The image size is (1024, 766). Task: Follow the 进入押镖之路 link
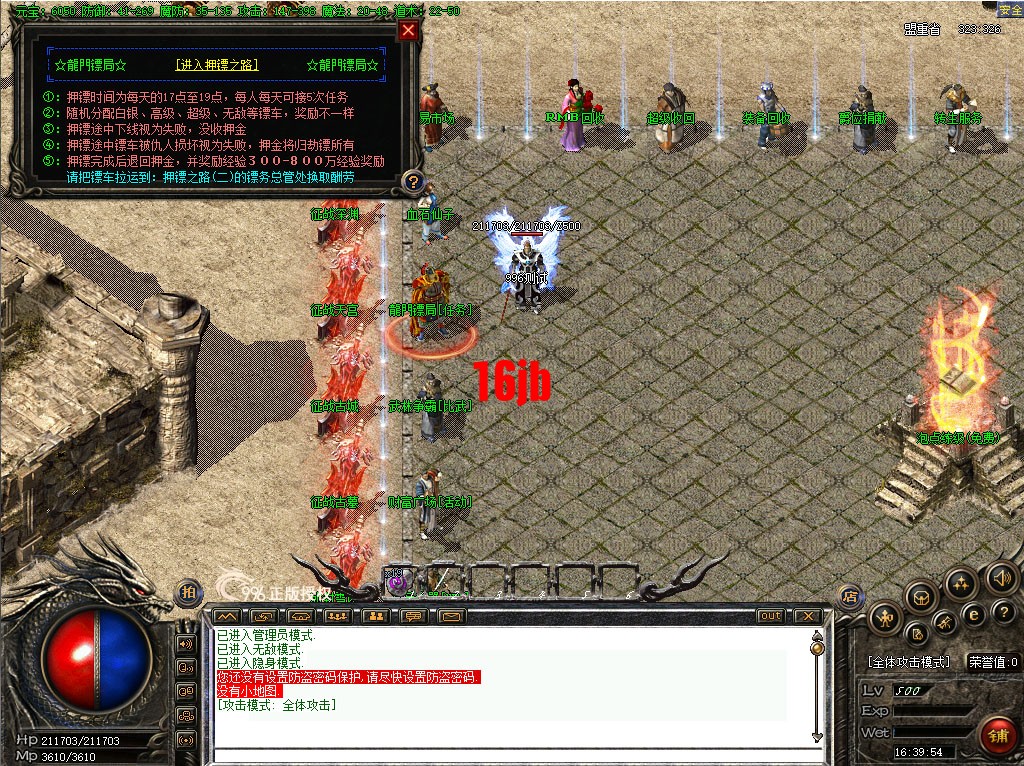[x=217, y=65]
